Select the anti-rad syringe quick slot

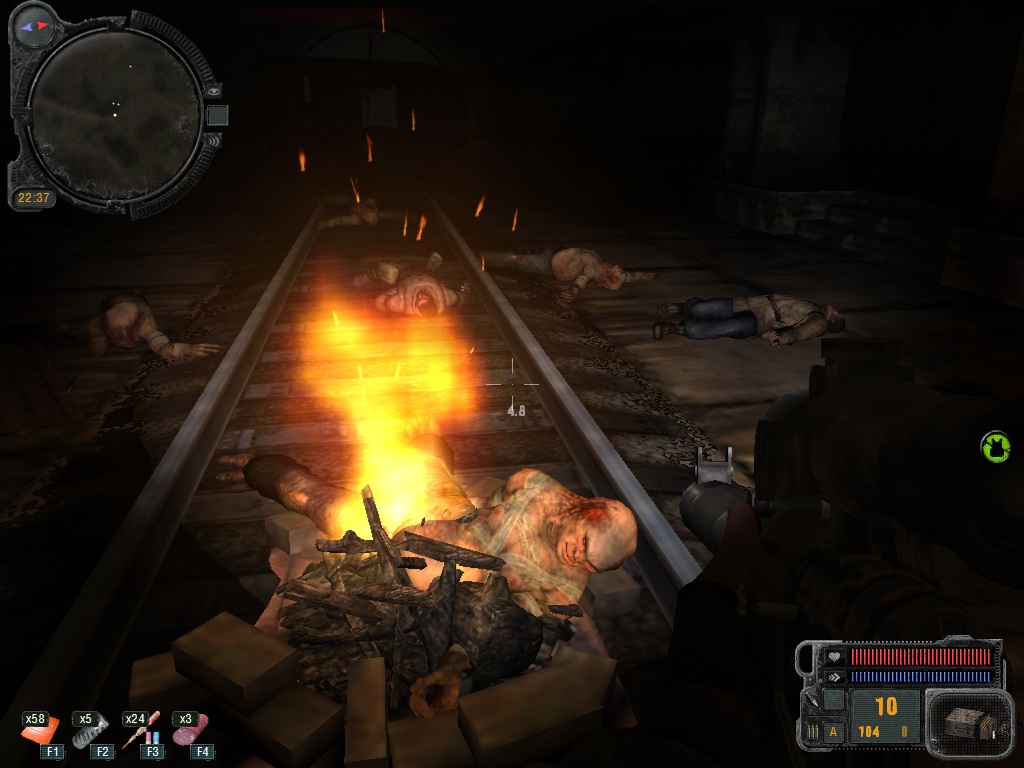click(139, 735)
